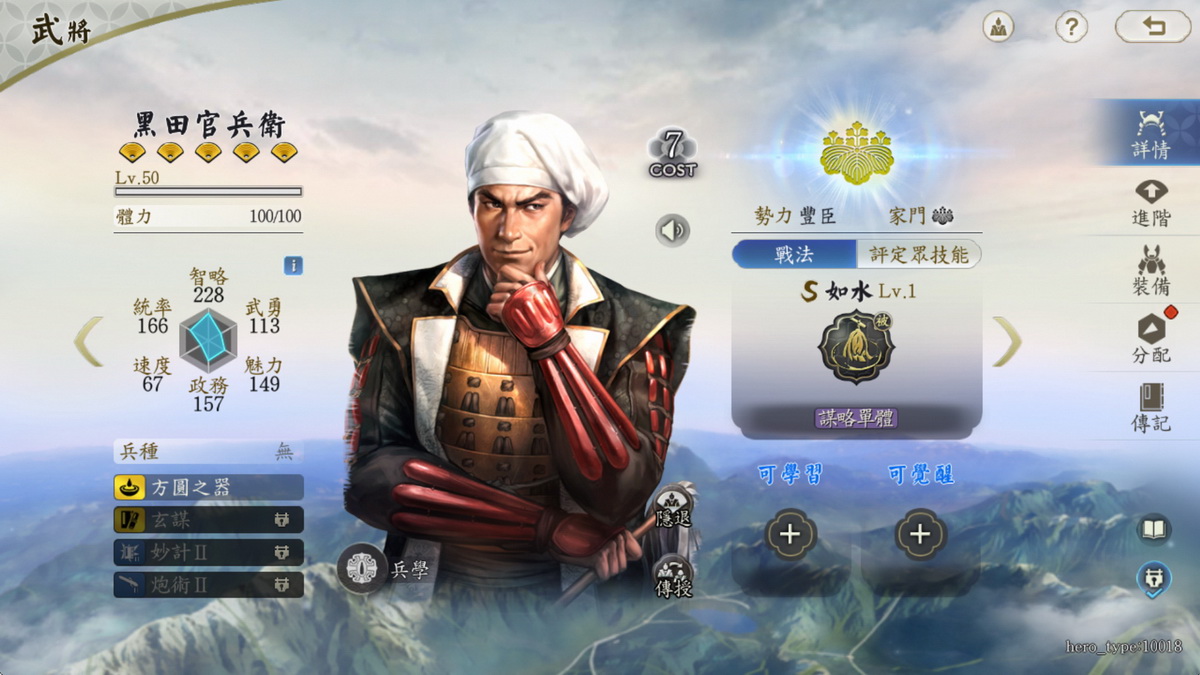Add a tactic in the 可覺醒 slot
Viewport: 1200px width, 675px height.
tap(920, 534)
